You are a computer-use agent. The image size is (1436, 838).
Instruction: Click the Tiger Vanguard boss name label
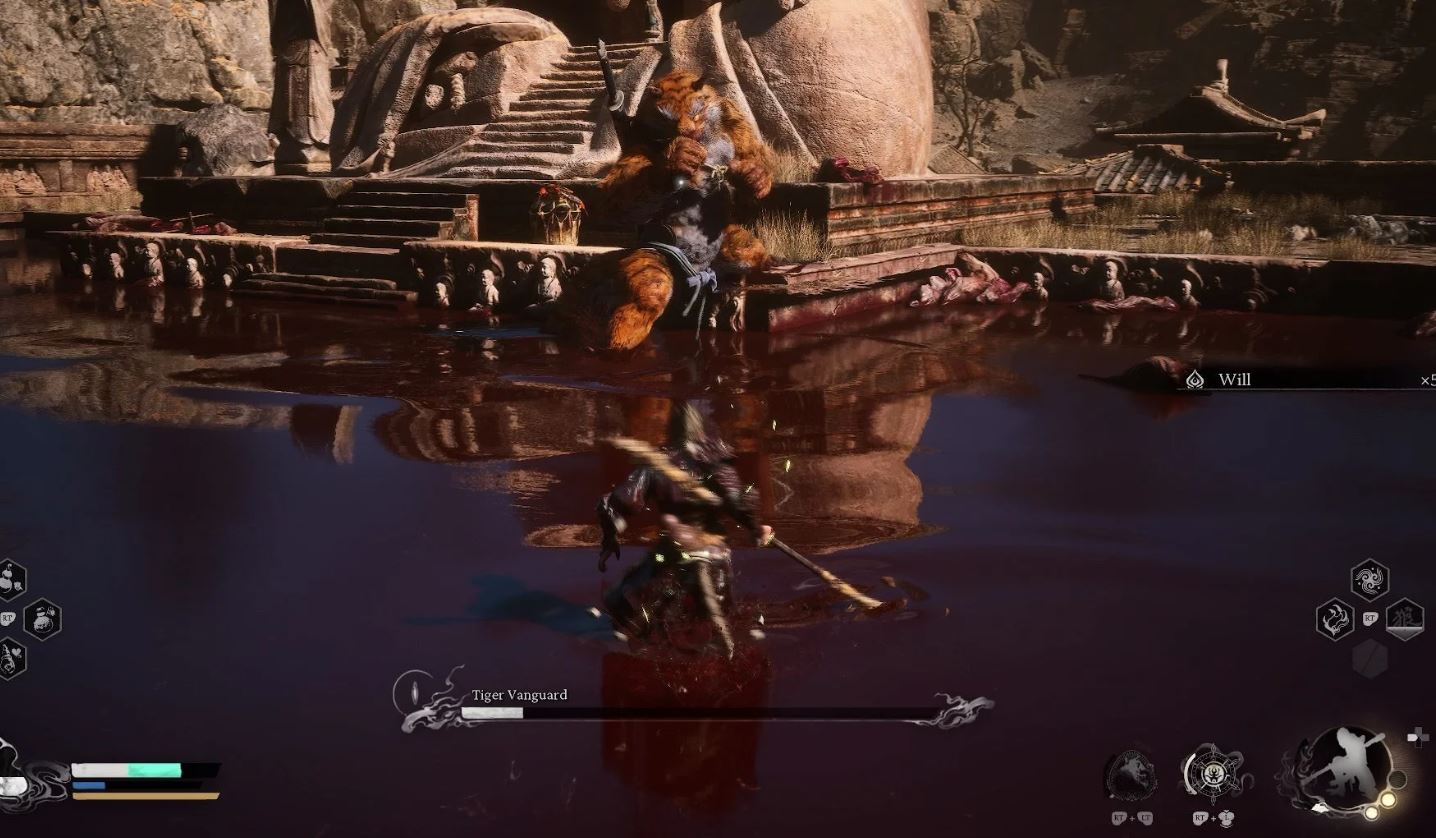(518, 694)
